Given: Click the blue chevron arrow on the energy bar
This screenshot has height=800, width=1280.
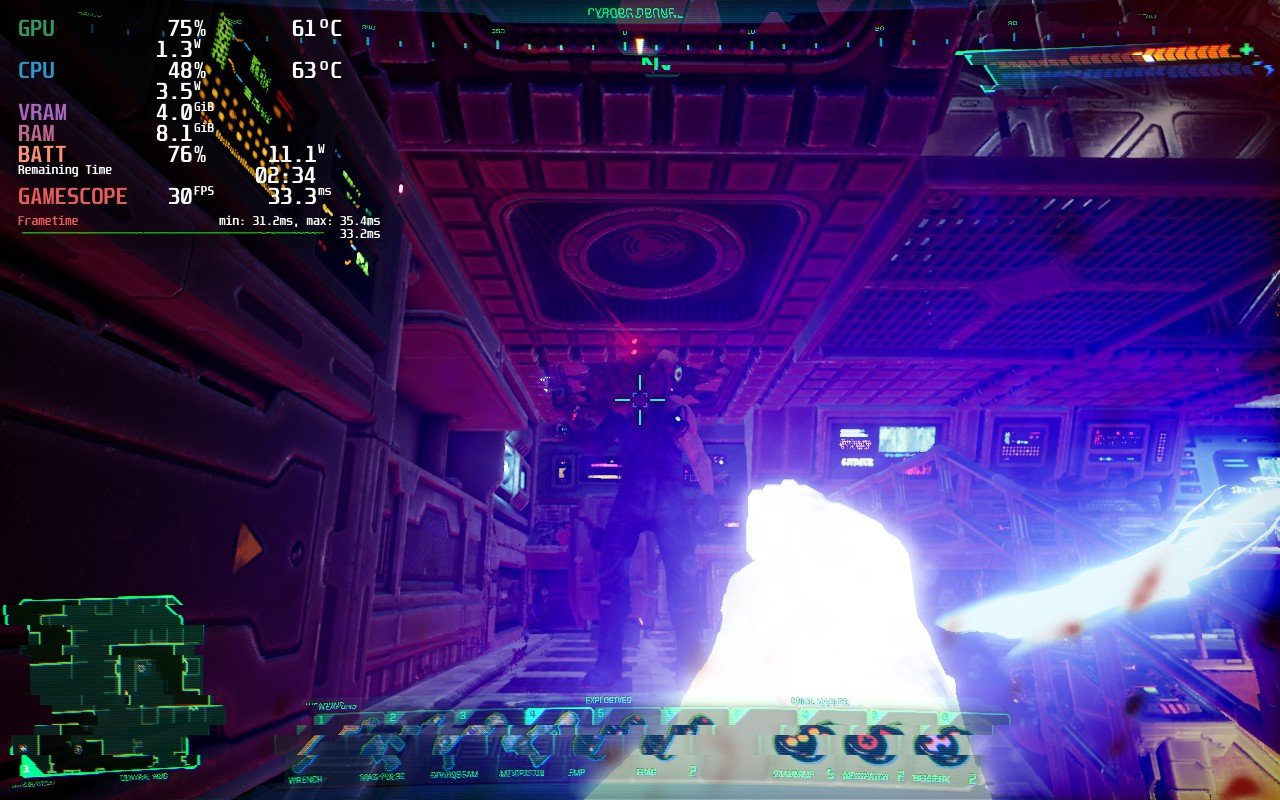Looking at the screenshot, I should point(1266,70).
